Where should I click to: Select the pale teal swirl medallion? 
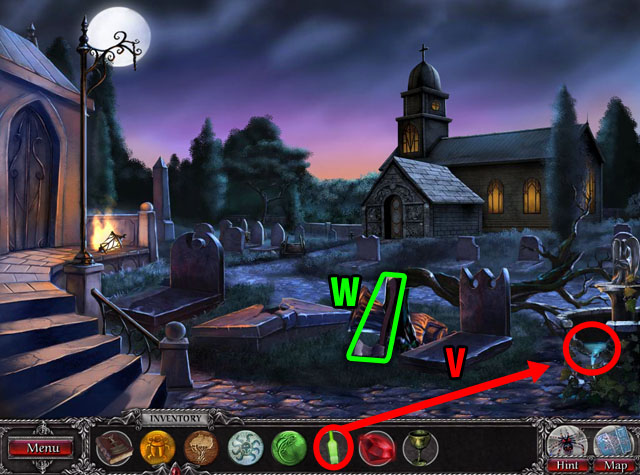click(x=244, y=445)
